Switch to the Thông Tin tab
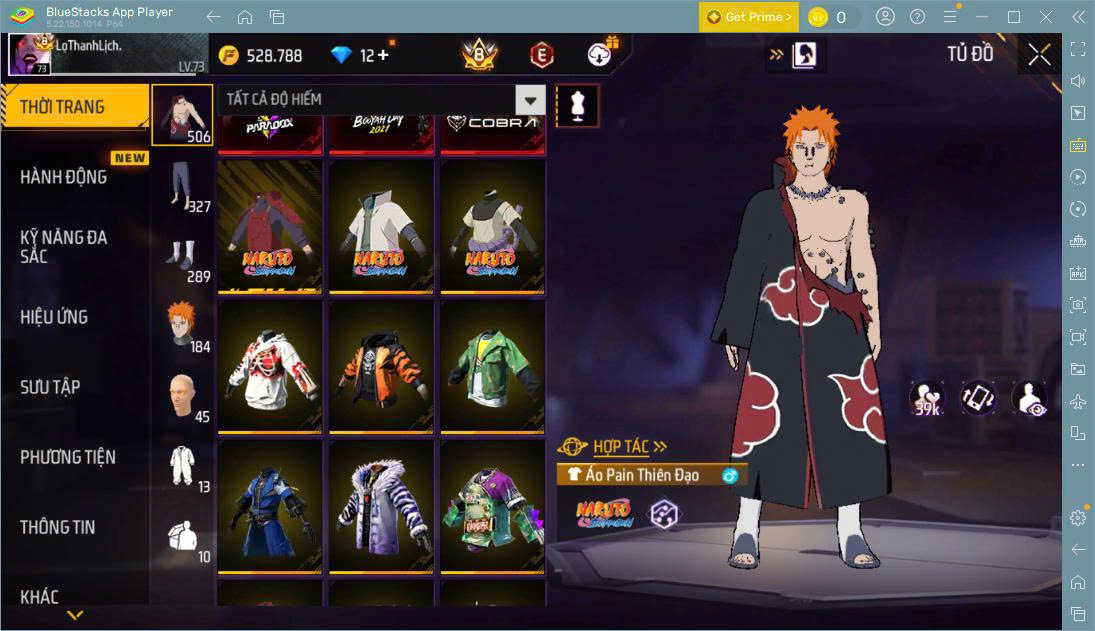 pos(58,527)
